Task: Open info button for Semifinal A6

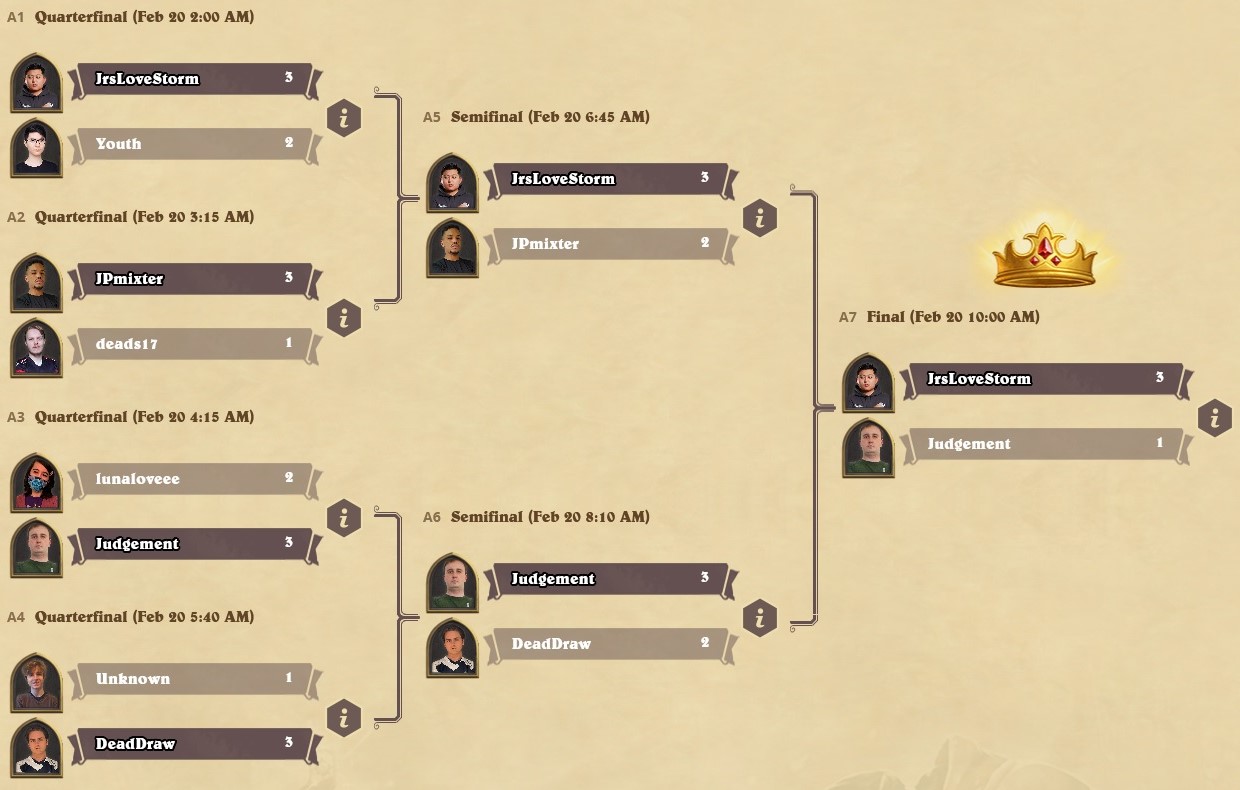Action: [x=760, y=619]
